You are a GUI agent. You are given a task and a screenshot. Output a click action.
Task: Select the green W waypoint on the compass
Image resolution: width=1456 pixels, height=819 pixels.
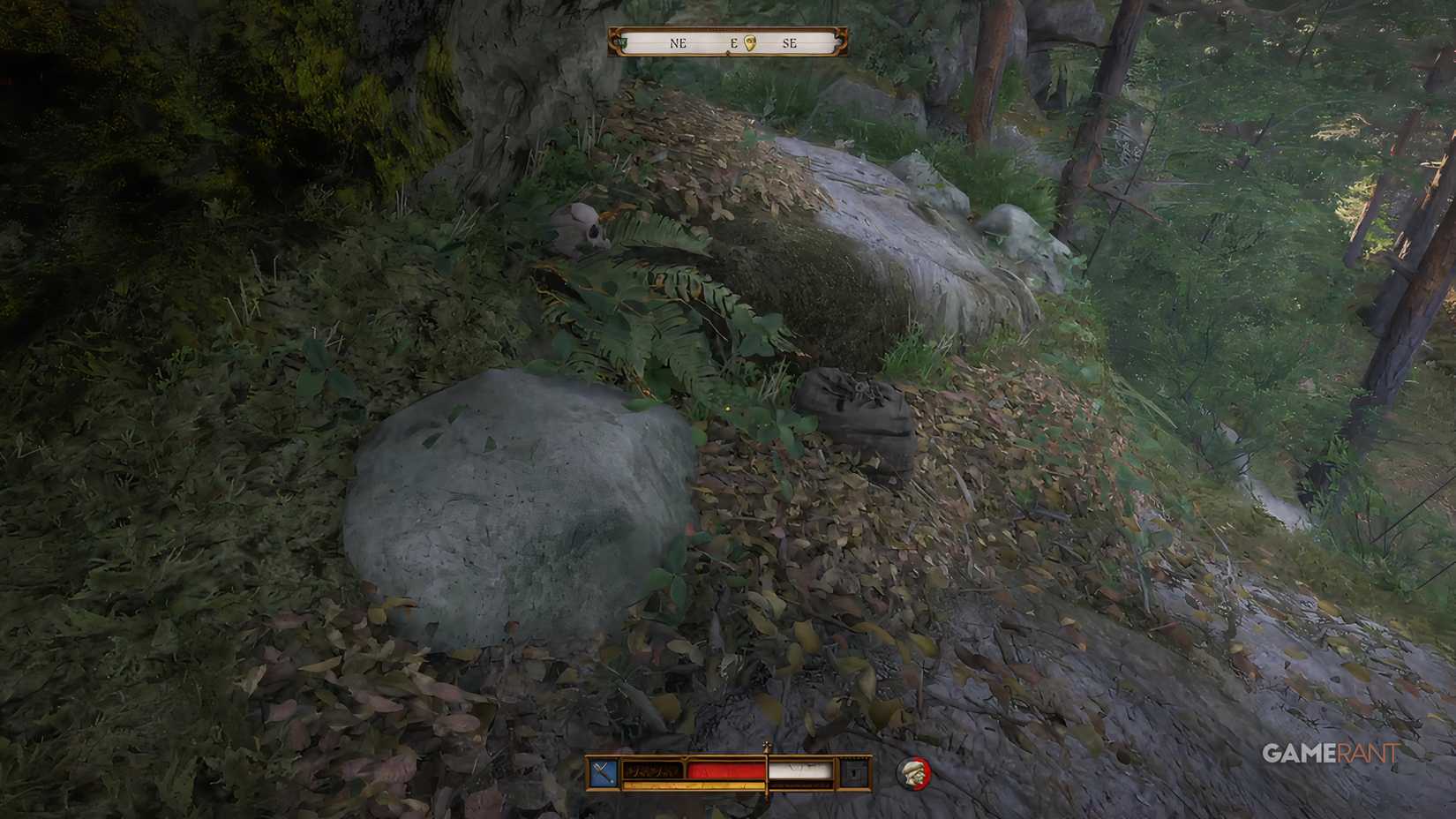coord(622,41)
